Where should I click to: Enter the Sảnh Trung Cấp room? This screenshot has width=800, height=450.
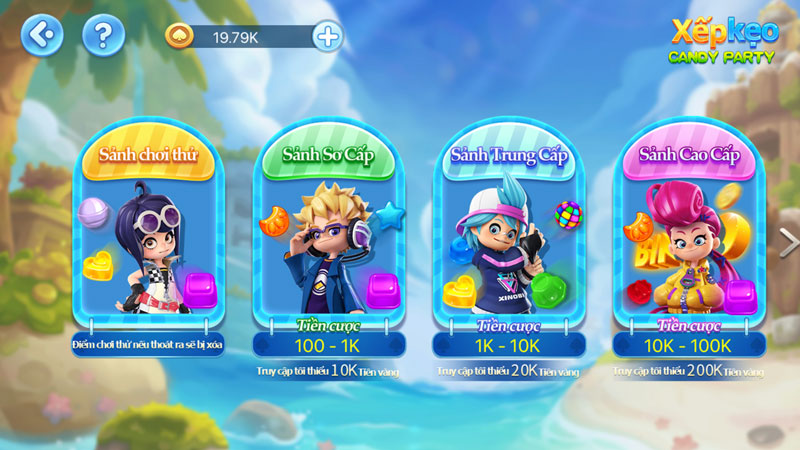click(x=508, y=235)
